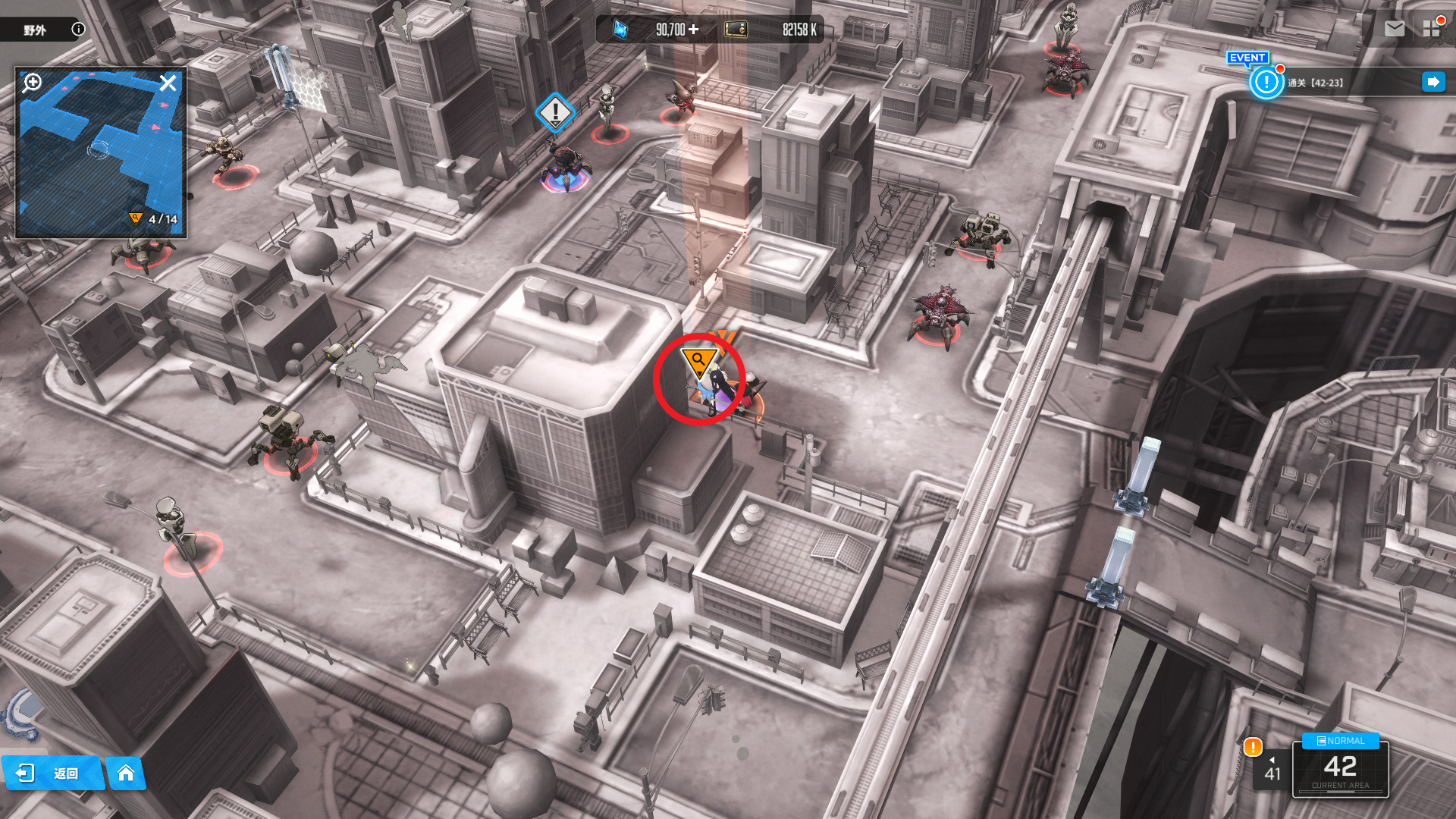
Task: Go to stage 42-23 via arrow button
Action: (1432, 82)
